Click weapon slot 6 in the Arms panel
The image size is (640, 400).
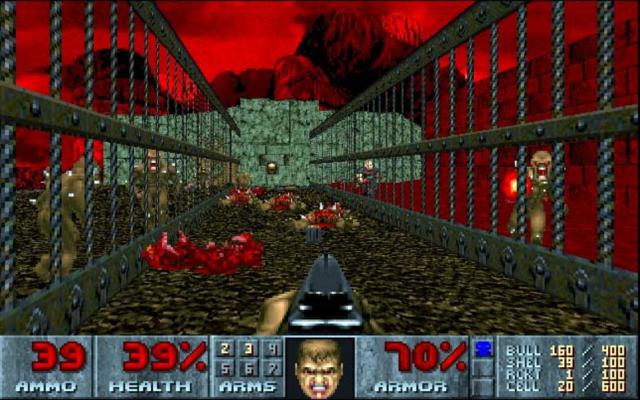click(x=249, y=368)
